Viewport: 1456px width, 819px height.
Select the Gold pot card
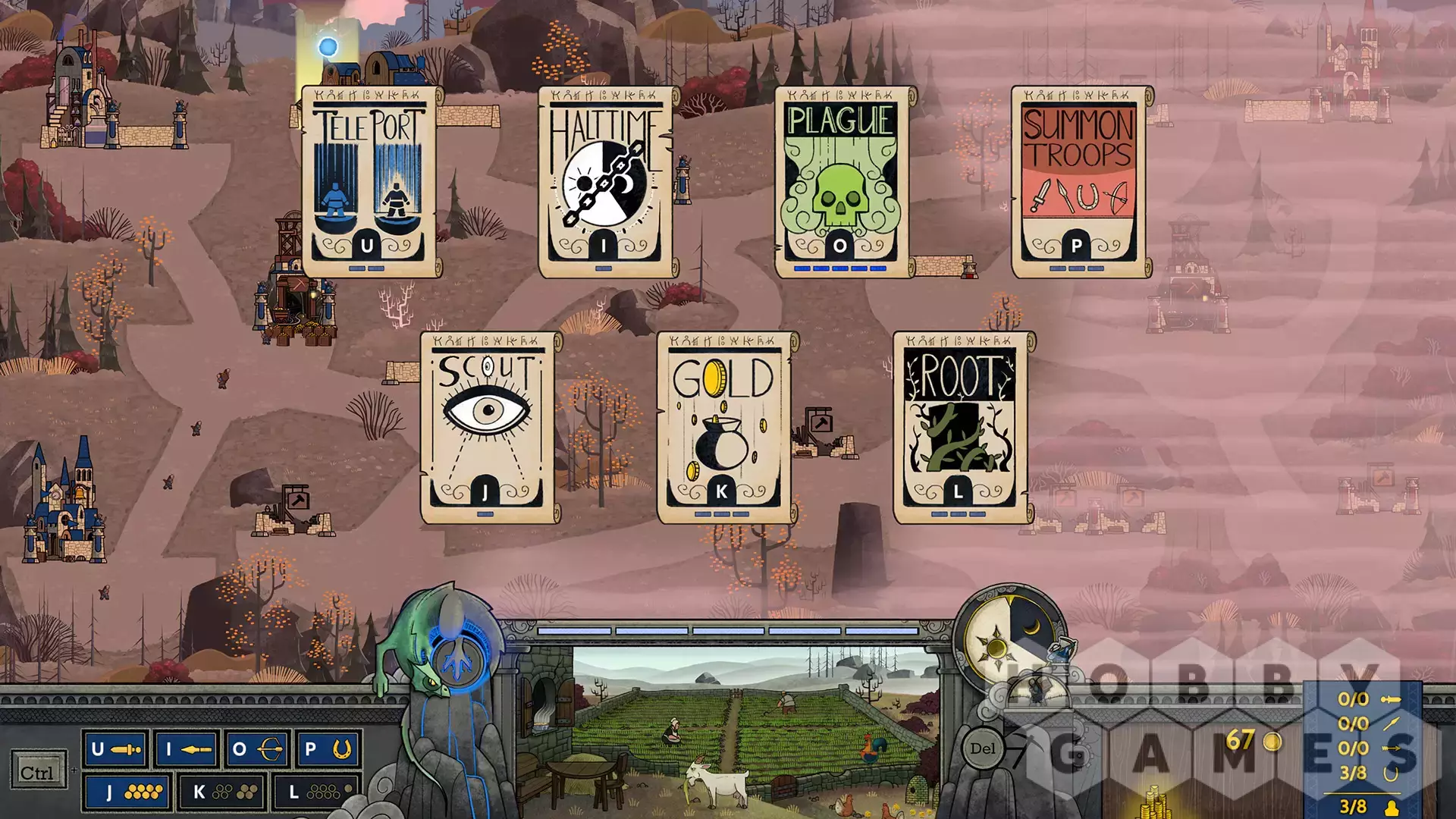(x=723, y=428)
